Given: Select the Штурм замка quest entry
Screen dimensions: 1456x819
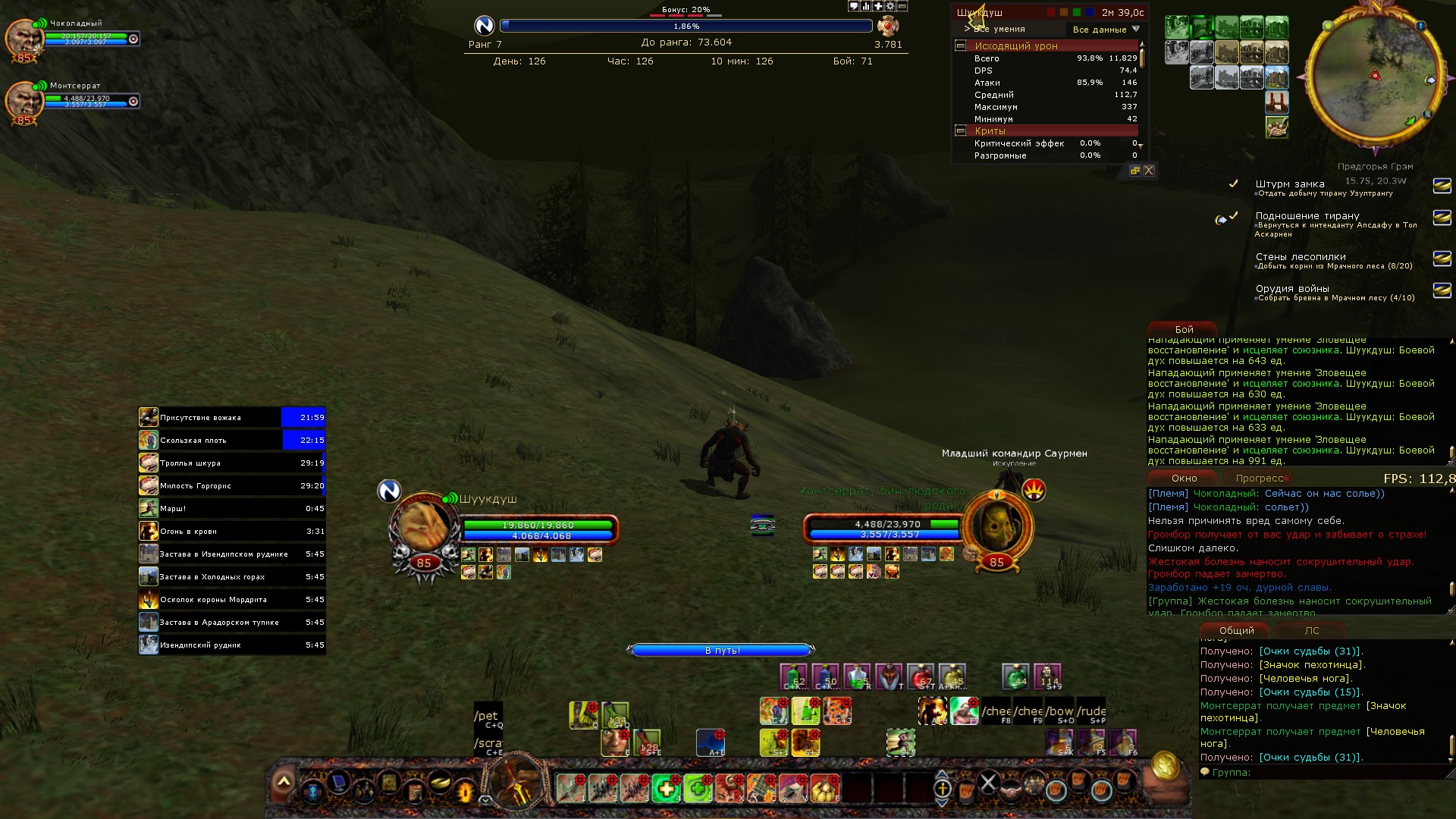Looking at the screenshot, I should (x=1289, y=184).
